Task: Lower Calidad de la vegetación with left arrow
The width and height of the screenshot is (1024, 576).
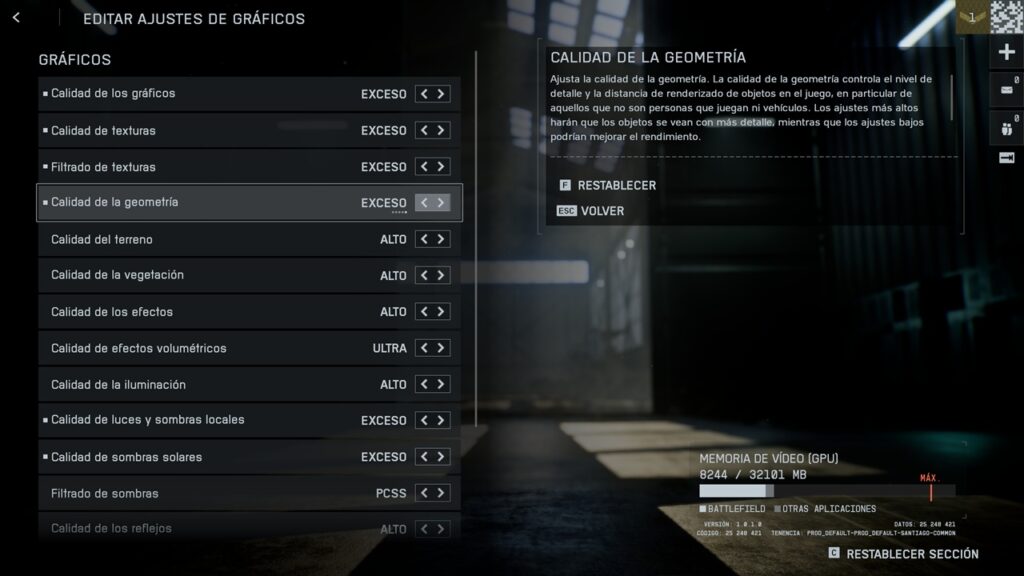Action: pos(424,276)
